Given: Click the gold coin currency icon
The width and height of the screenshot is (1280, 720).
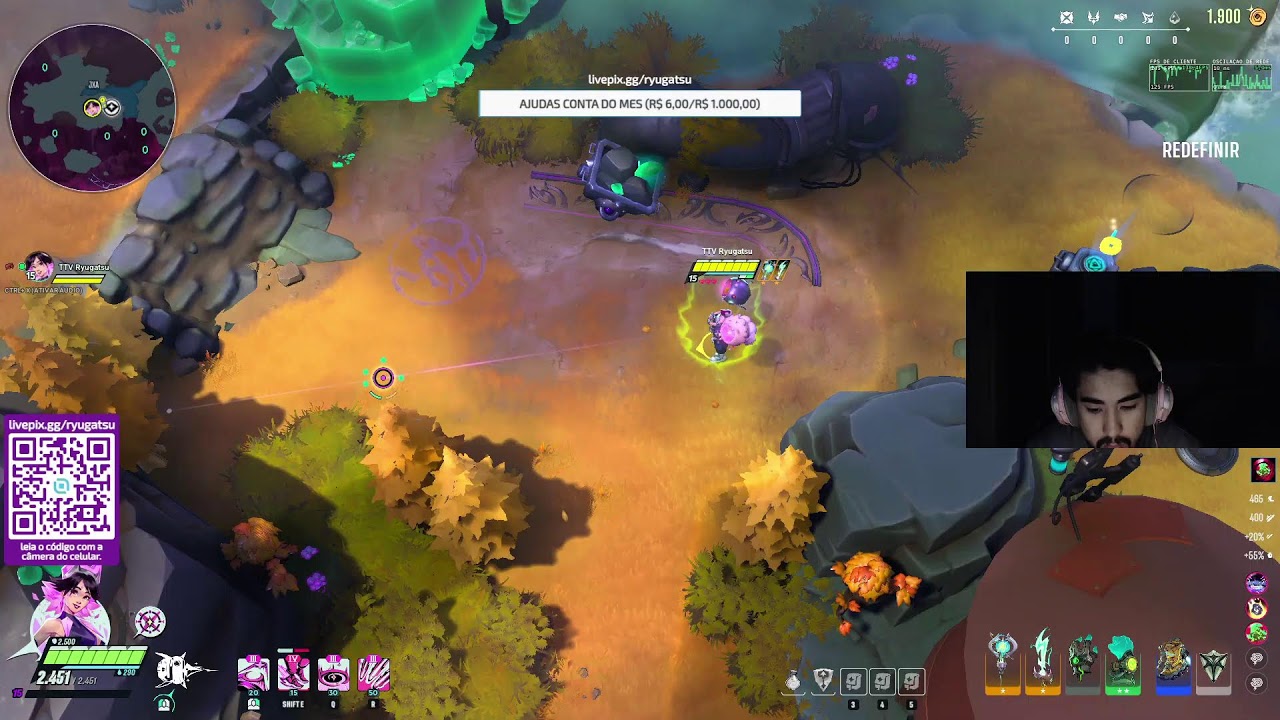Looking at the screenshot, I should pyautogui.click(x=1257, y=17).
